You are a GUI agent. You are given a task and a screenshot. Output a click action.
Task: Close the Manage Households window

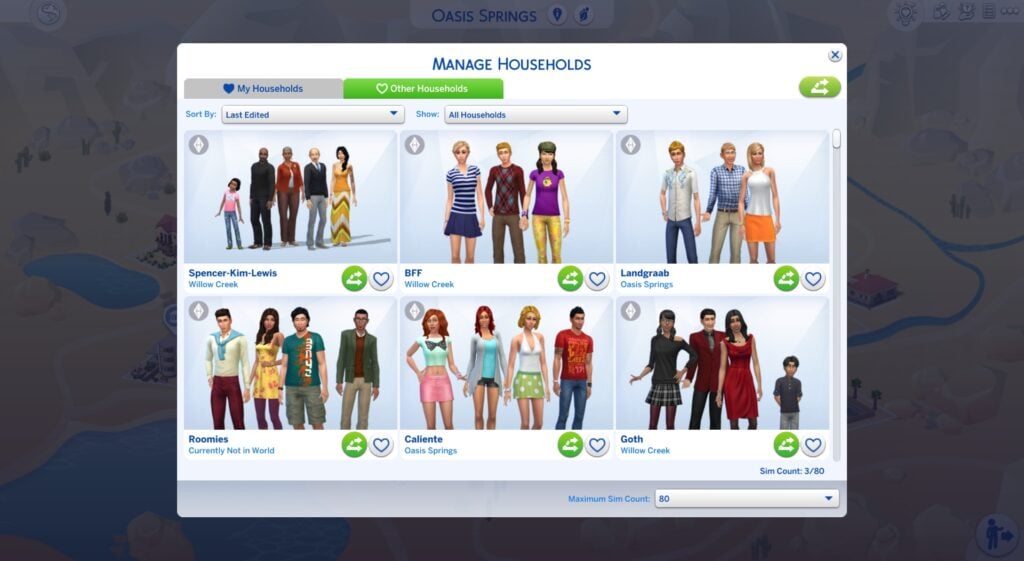[835, 56]
